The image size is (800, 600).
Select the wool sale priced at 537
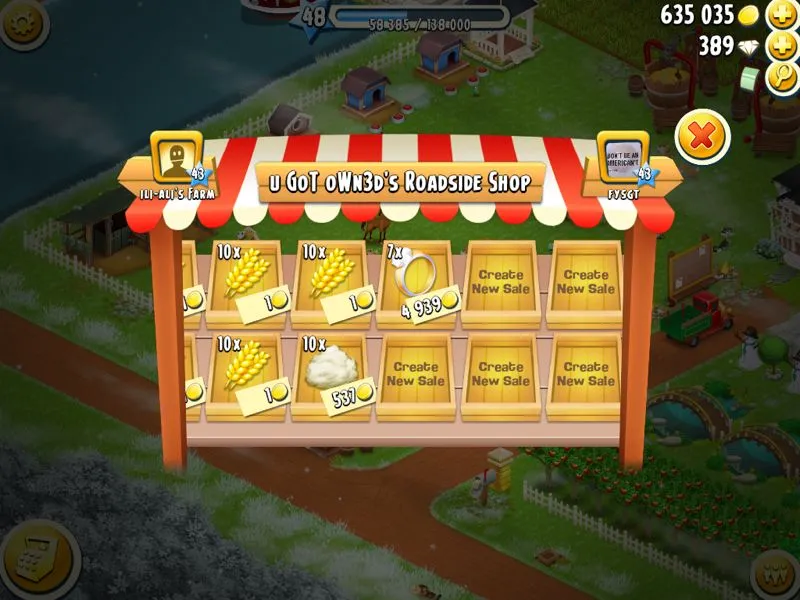pos(330,376)
